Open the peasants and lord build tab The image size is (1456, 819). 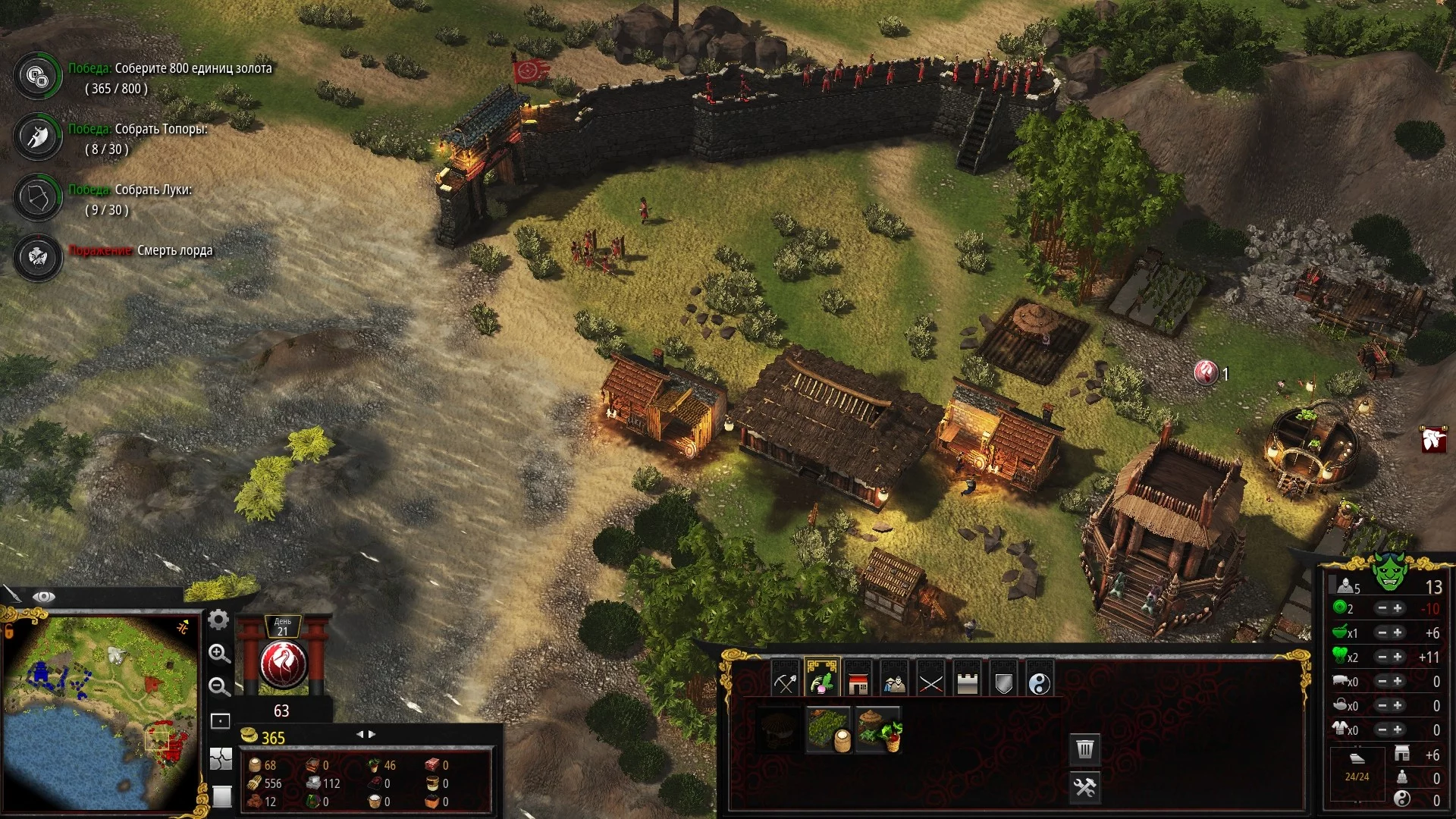[894, 681]
